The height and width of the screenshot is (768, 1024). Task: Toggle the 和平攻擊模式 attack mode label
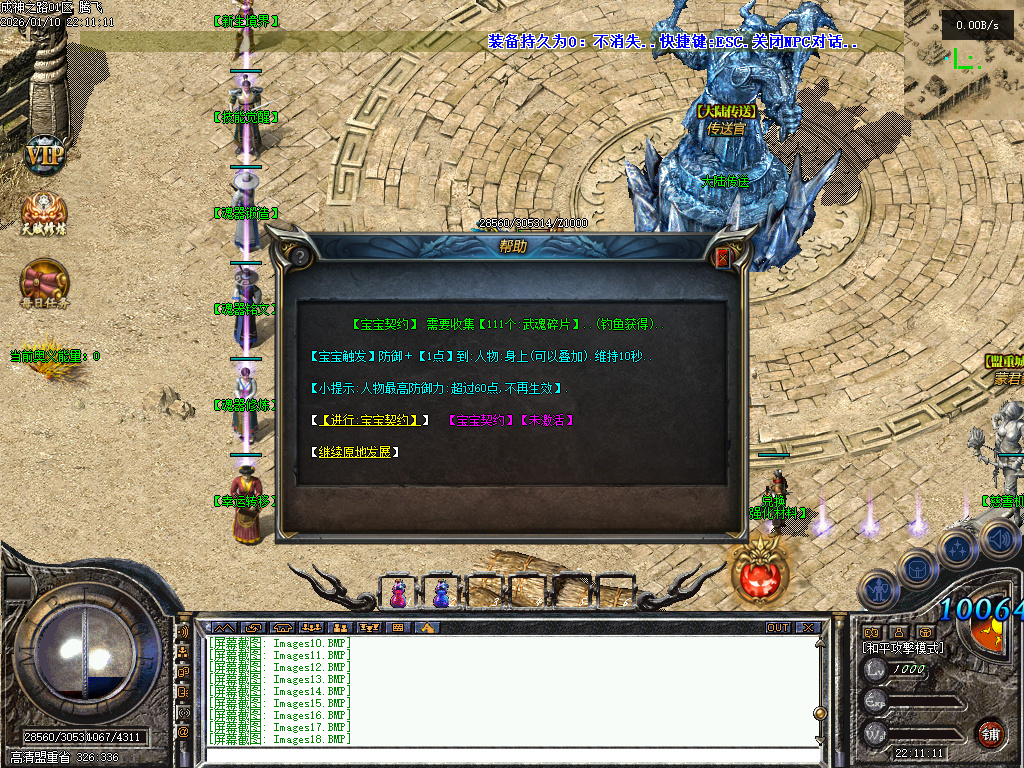[x=902, y=648]
